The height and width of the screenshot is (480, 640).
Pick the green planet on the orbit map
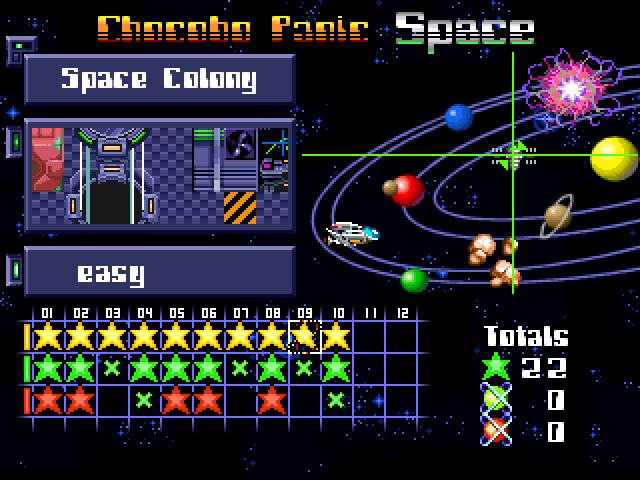point(414,280)
